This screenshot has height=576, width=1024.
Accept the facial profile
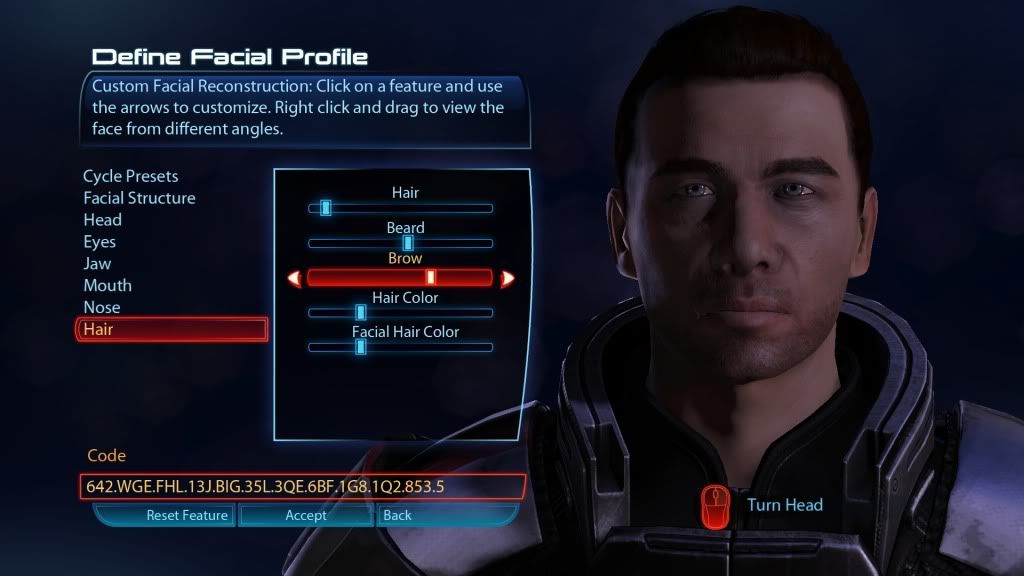click(x=306, y=516)
